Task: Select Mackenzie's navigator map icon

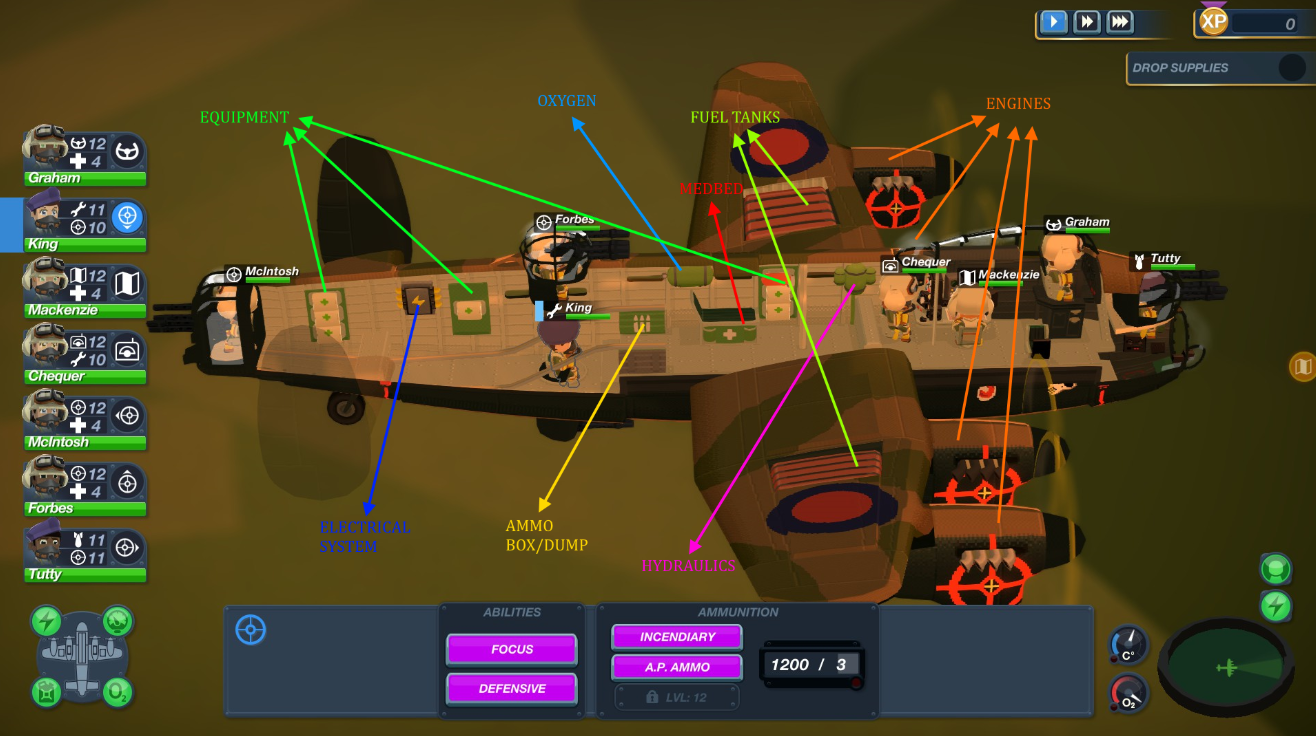Action: coord(127,281)
